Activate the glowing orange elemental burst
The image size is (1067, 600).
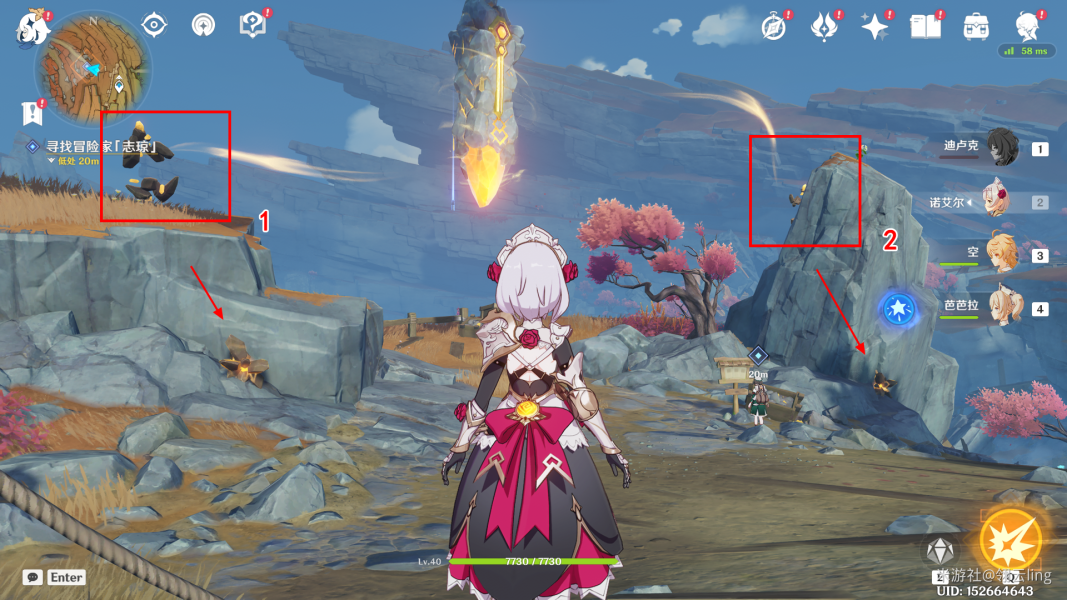click(x=1010, y=541)
